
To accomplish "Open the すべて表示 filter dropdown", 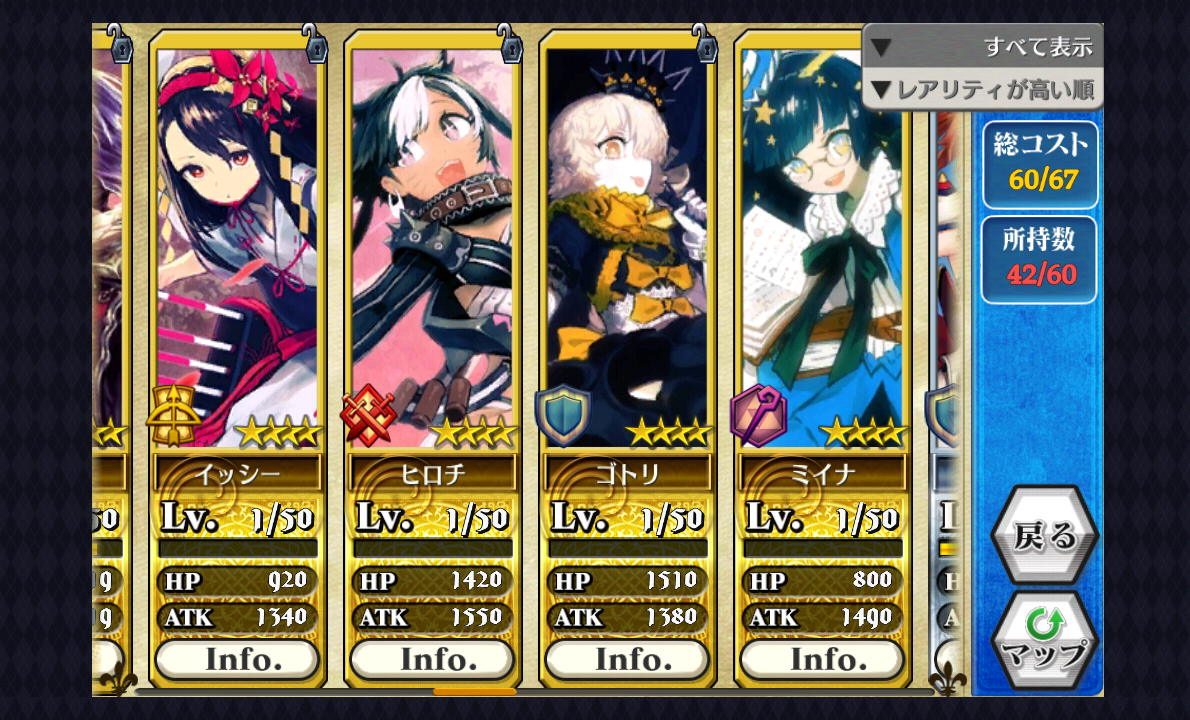I will 982,46.
